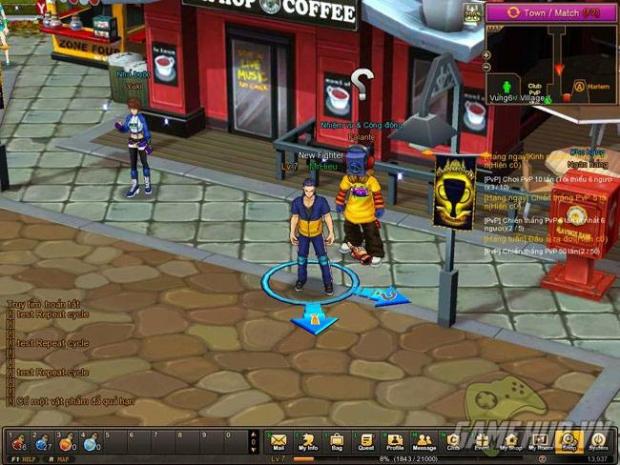620x465 pixels.
Task: Use the red potion in slot 1
Action: 16,441
